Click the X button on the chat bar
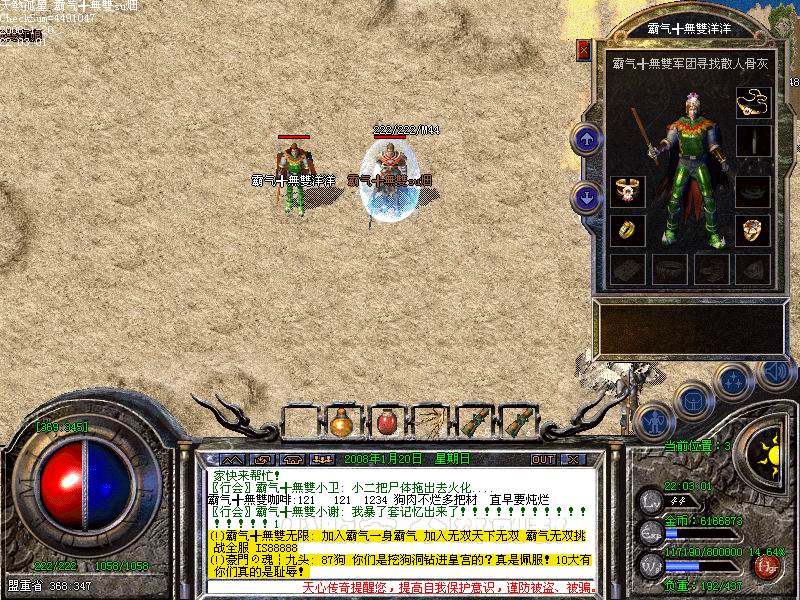The image size is (800, 600). pyautogui.click(x=573, y=459)
